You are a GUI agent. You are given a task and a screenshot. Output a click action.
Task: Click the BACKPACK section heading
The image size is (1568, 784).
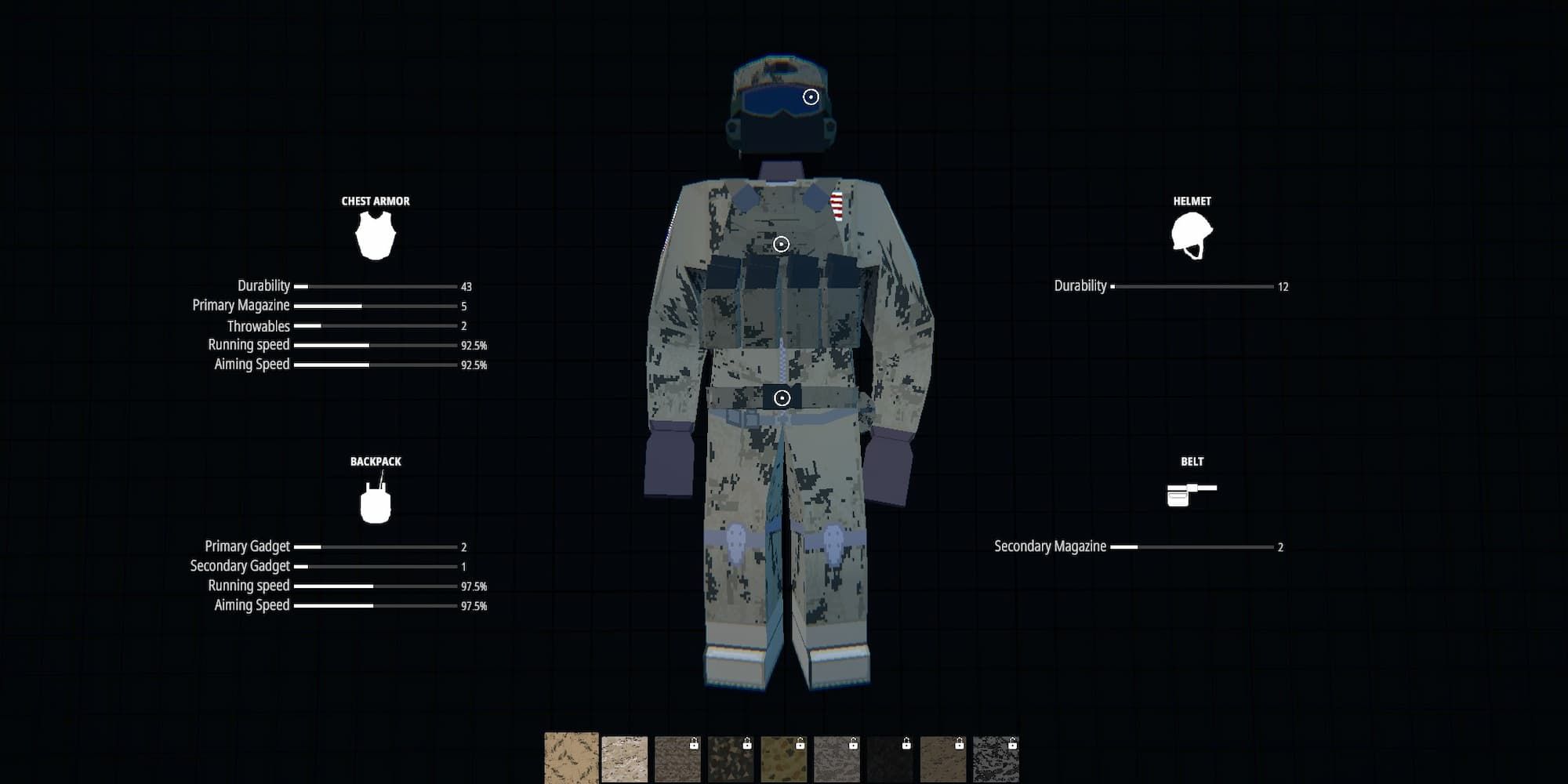(x=376, y=461)
